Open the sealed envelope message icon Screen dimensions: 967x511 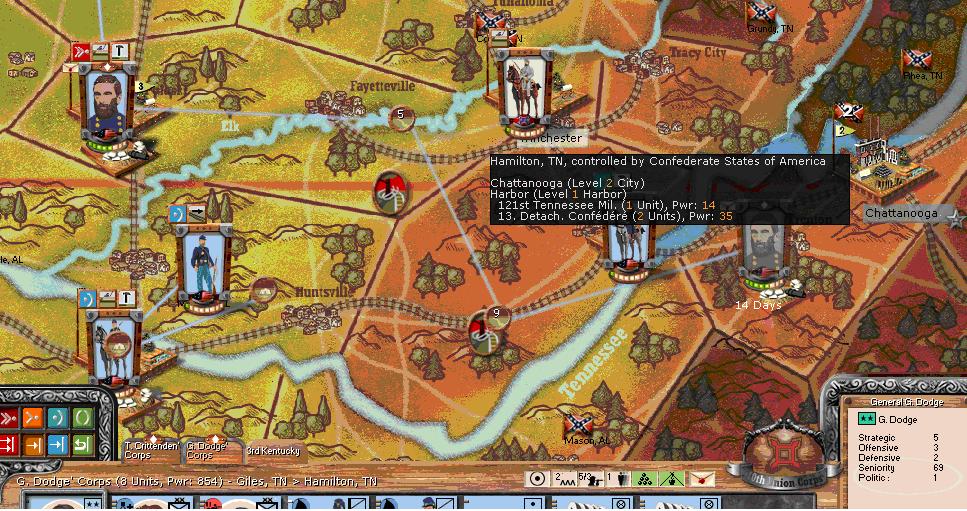702,479
